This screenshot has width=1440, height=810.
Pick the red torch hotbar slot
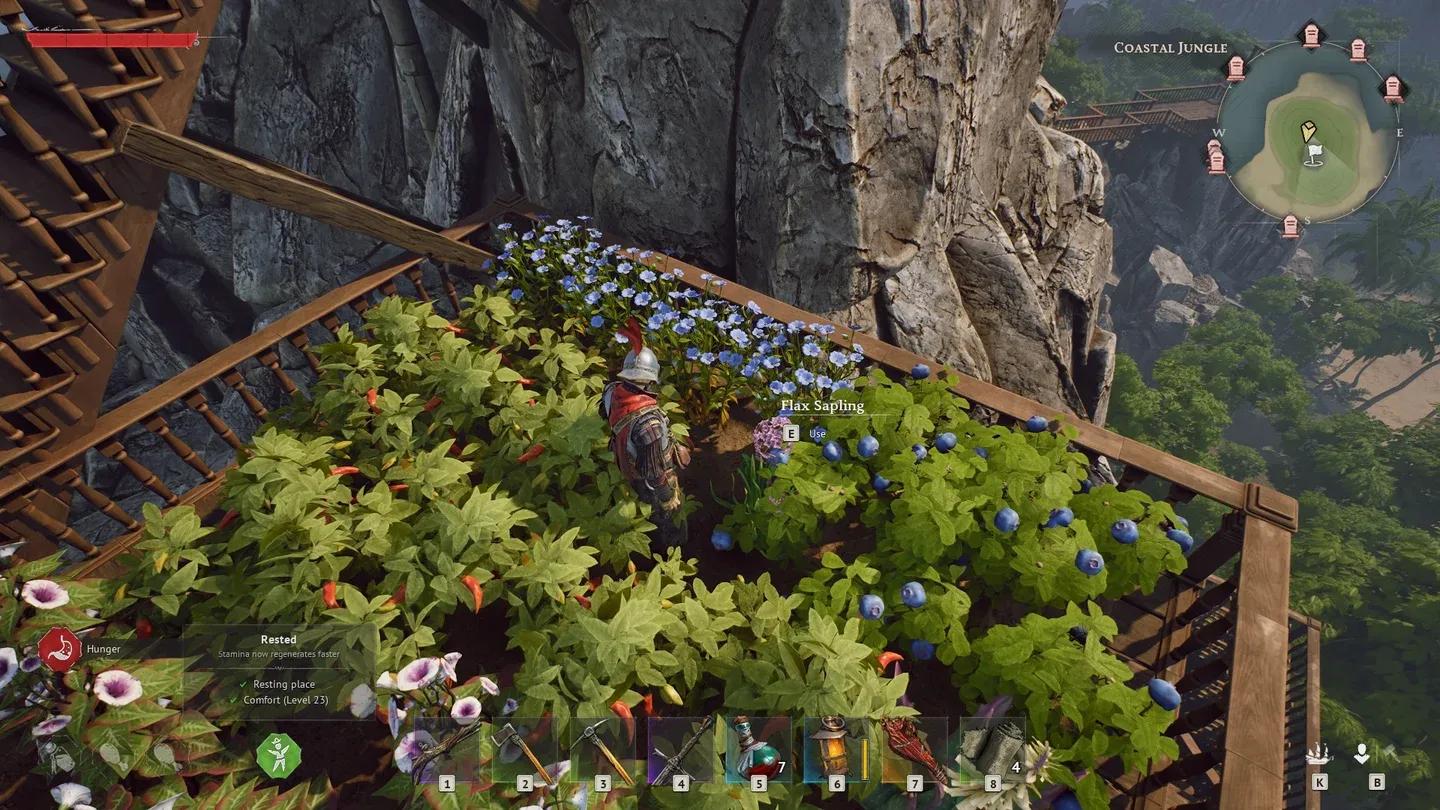coord(915,750)
